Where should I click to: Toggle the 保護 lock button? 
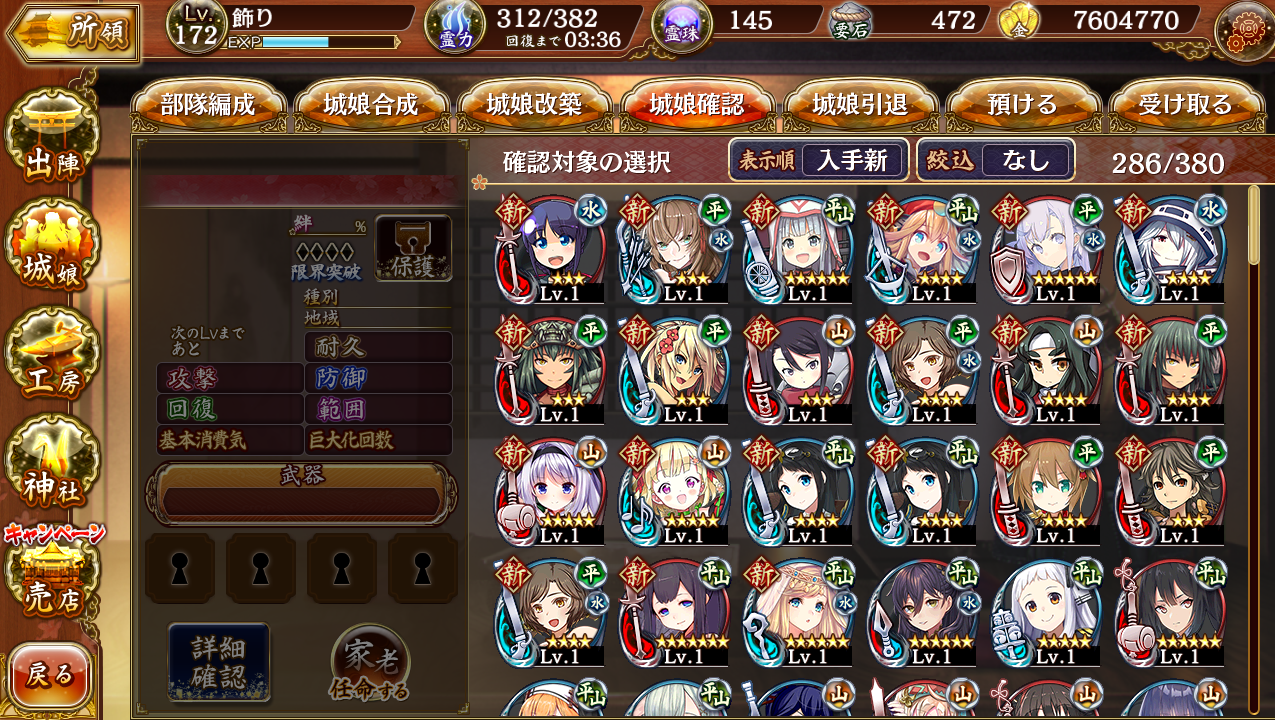coord(413,248)
